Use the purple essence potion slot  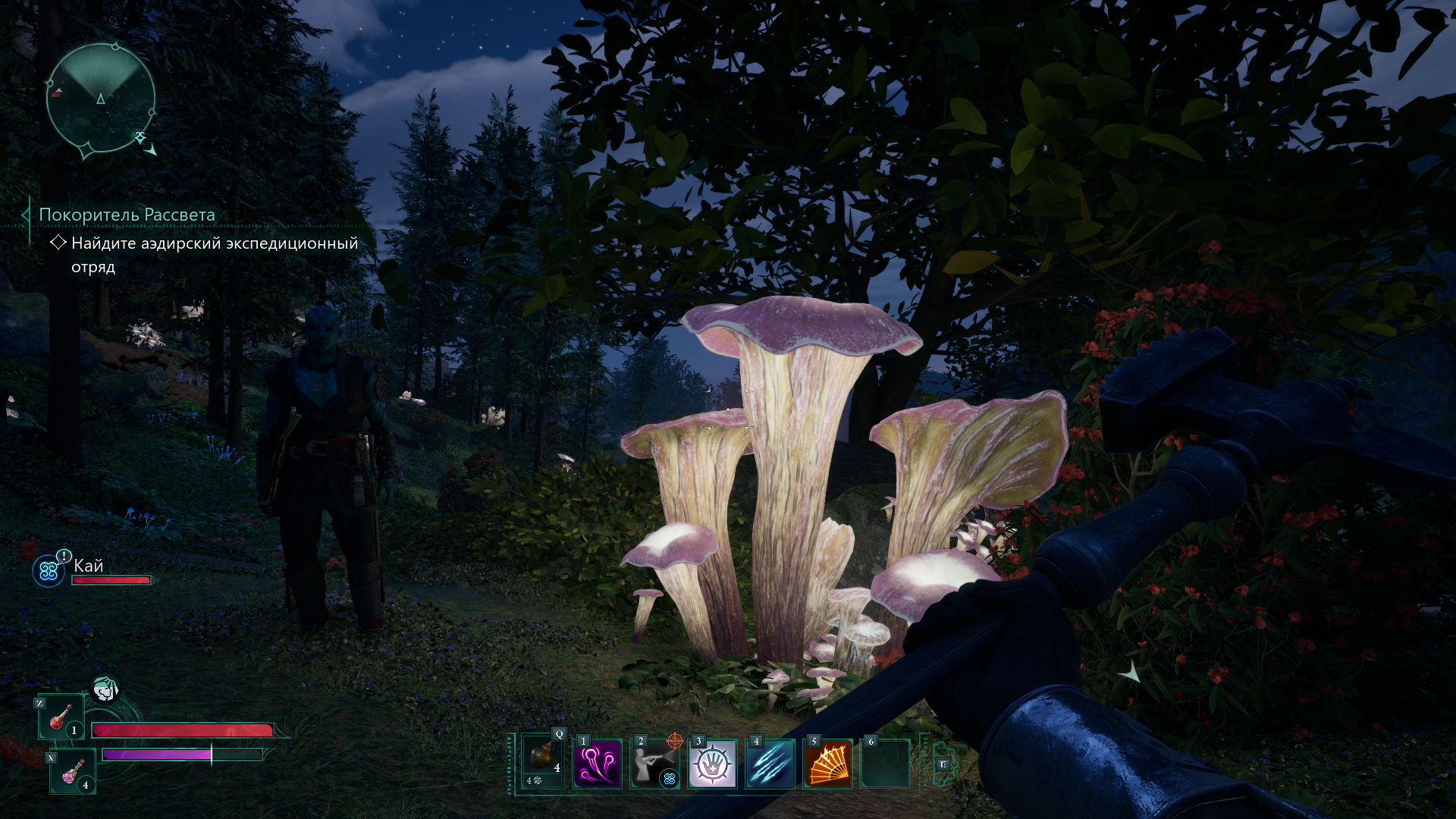(x=73, y=771)
